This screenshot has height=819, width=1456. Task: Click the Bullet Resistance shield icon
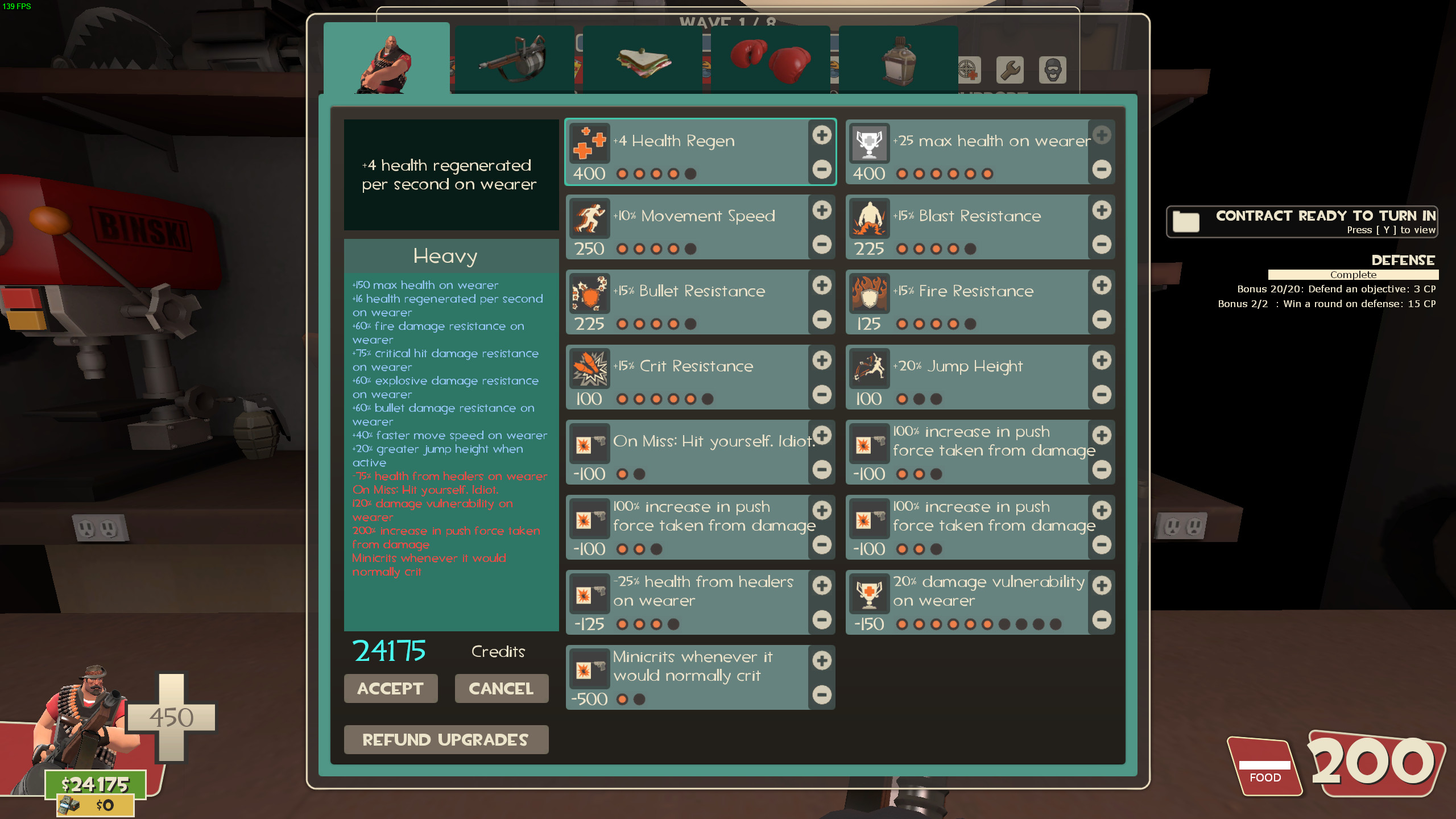pyautogui.click(x=590, y=293)
